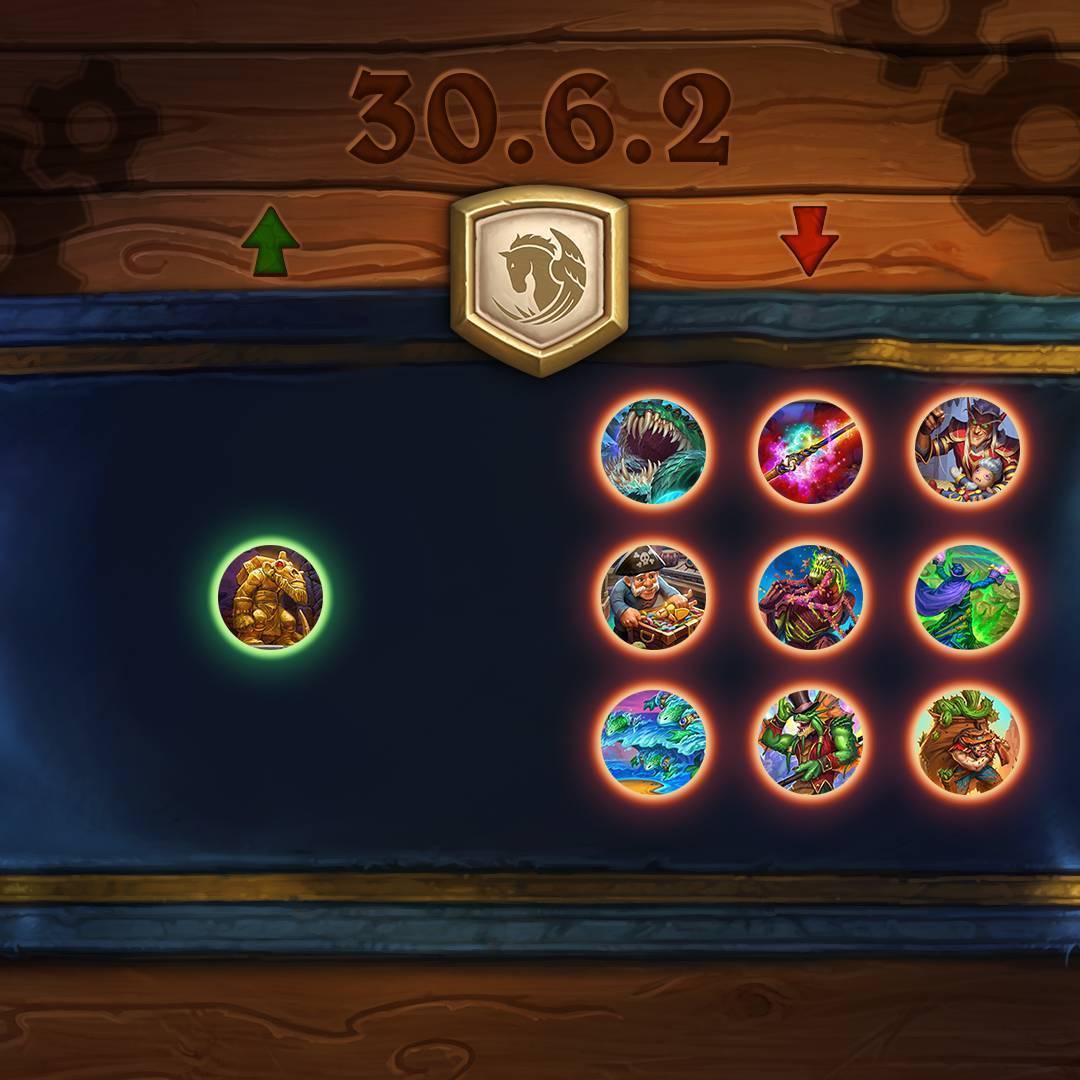Select the green up arrow buffs icon

[270, 243]
